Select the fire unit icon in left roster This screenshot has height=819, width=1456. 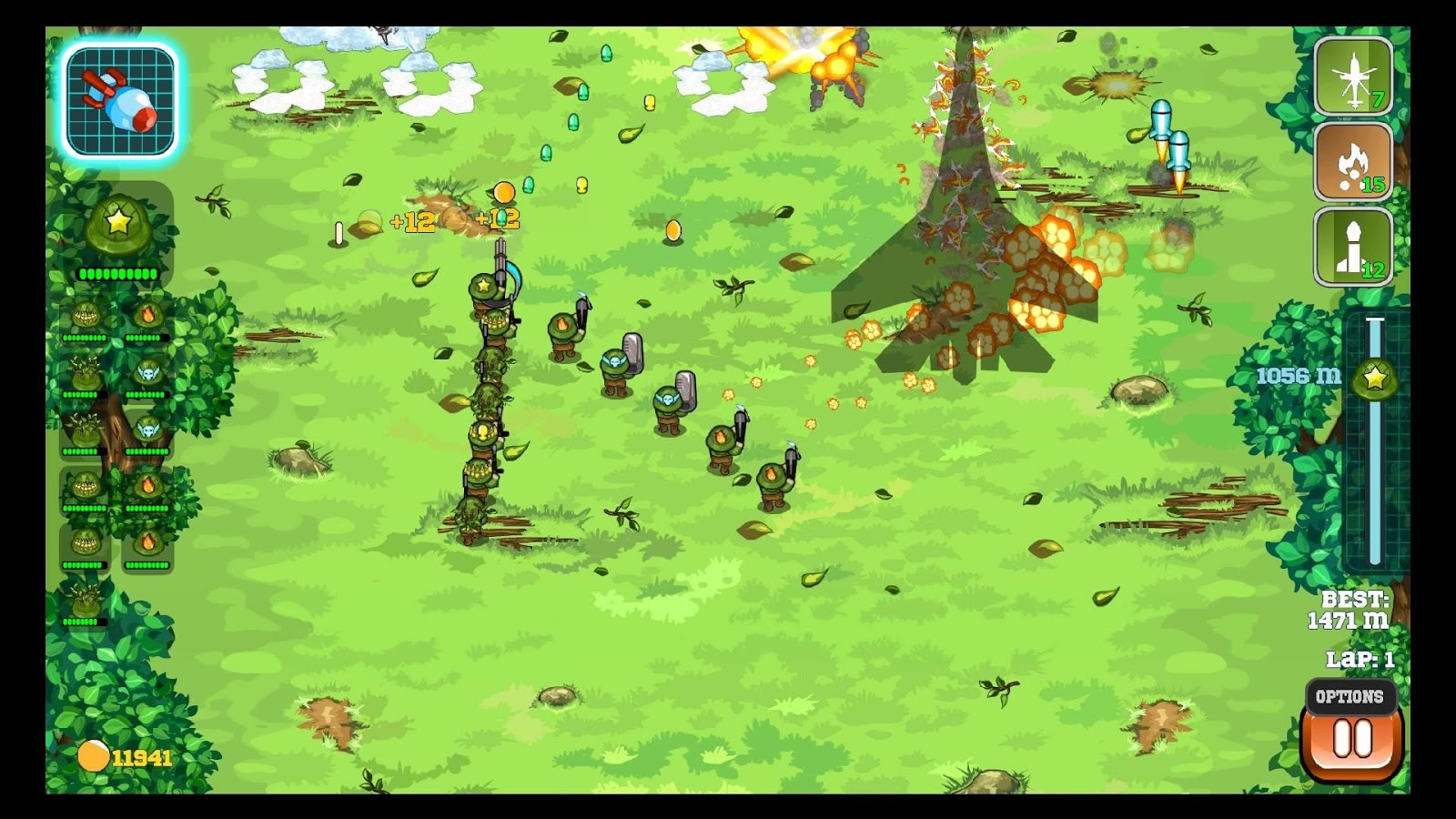point(147,313)
